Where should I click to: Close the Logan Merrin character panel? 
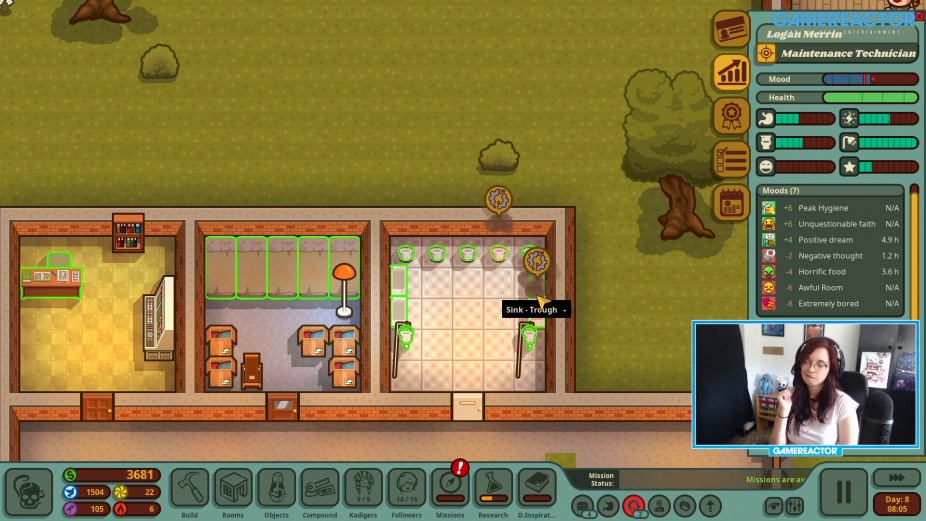coord(919,16)
